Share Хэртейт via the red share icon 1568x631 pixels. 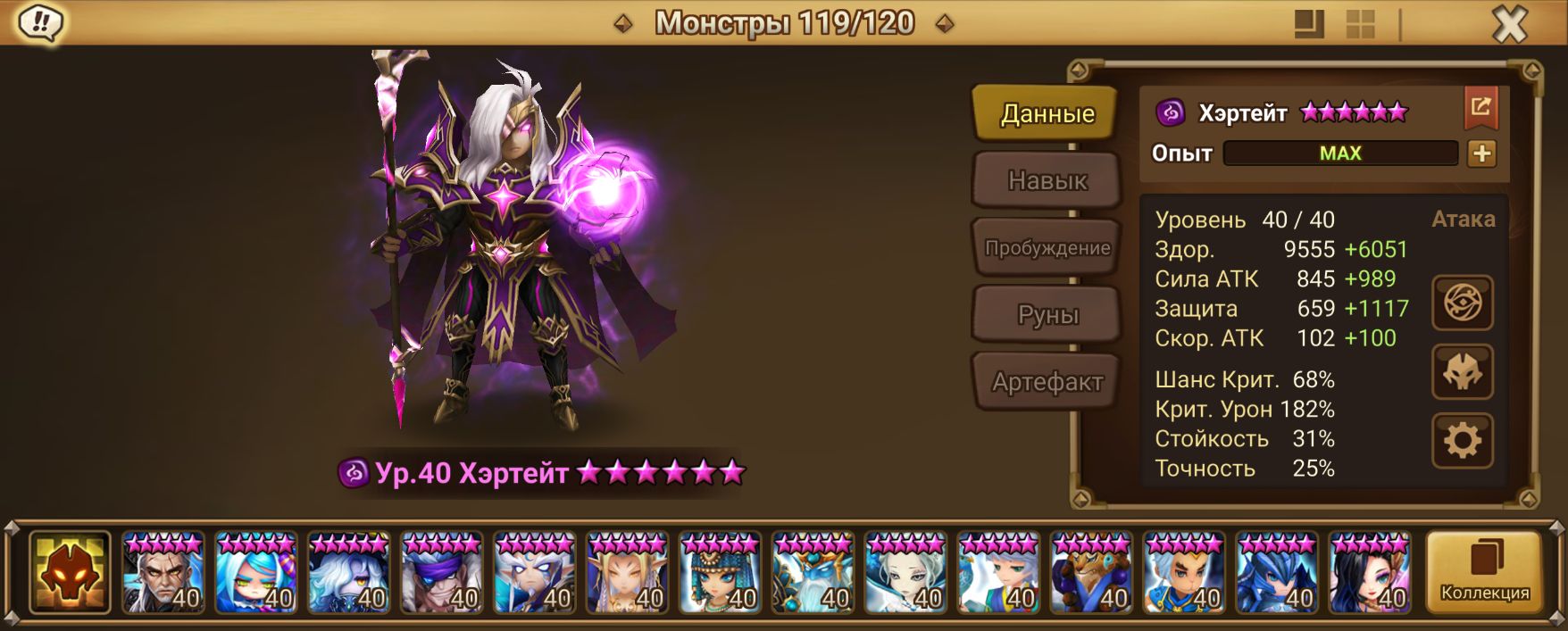click(x=1480, y=108)
